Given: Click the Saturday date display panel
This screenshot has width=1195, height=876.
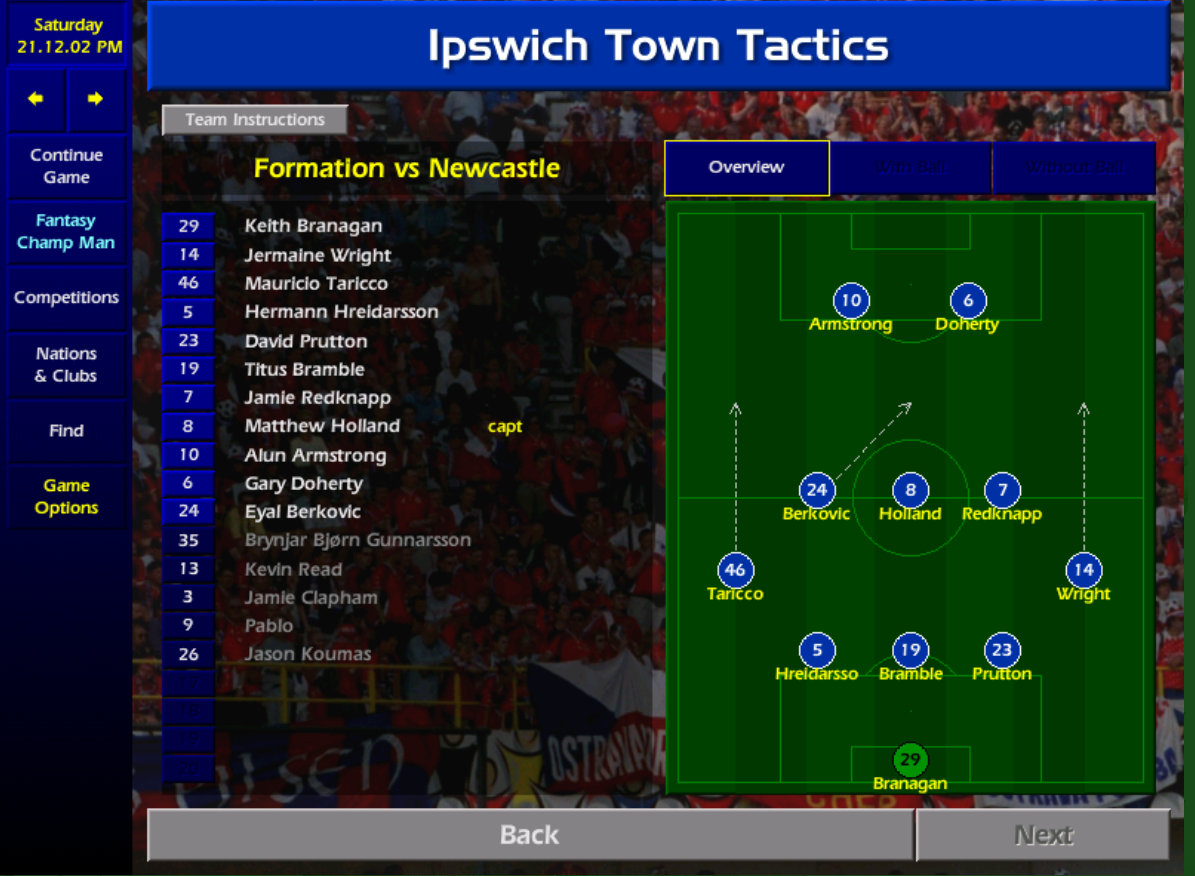Looking at the screenshot, I should (x=69, y=36).
